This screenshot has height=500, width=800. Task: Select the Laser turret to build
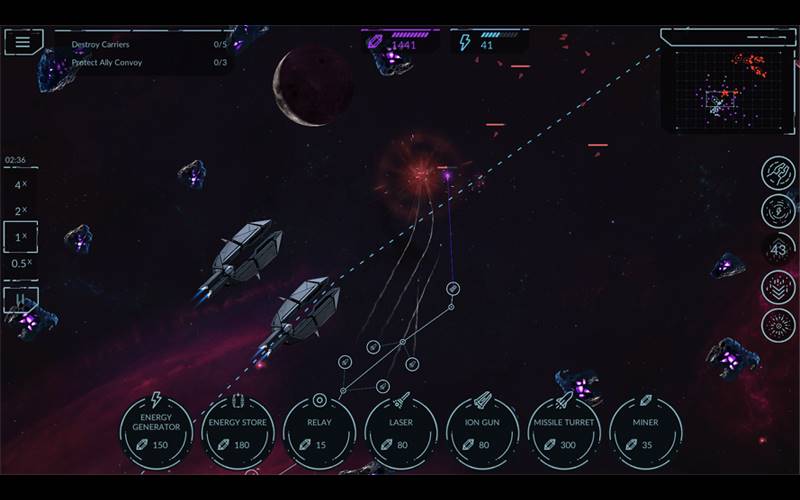point(401,432)
